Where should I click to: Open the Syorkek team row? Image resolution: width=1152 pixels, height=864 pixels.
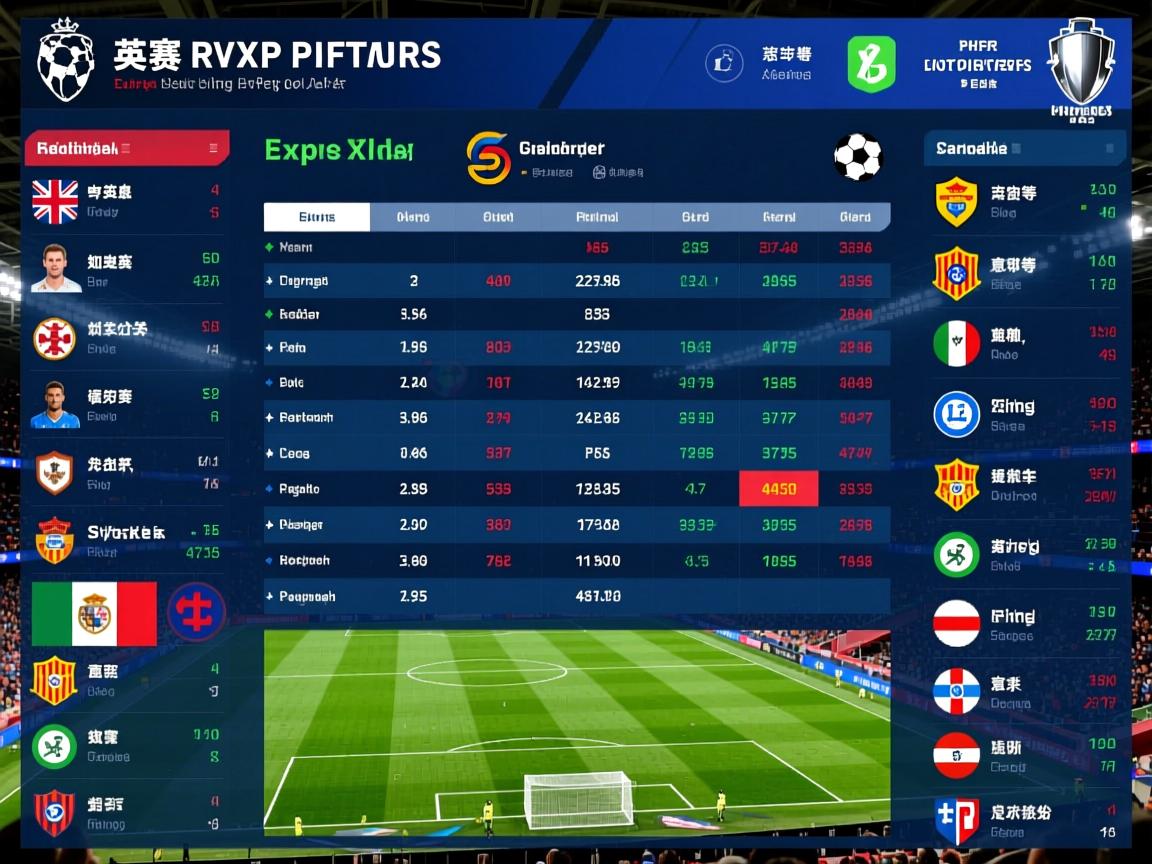(124, 541)
